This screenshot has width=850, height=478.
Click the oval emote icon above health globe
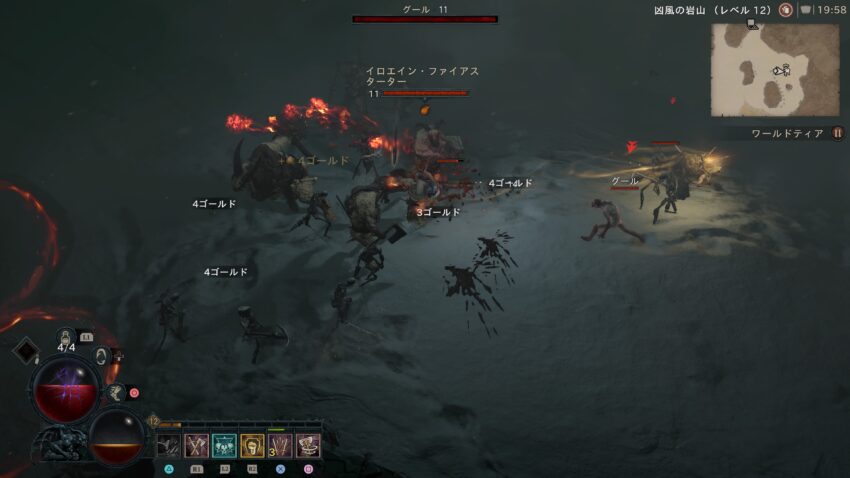[100, 355]
